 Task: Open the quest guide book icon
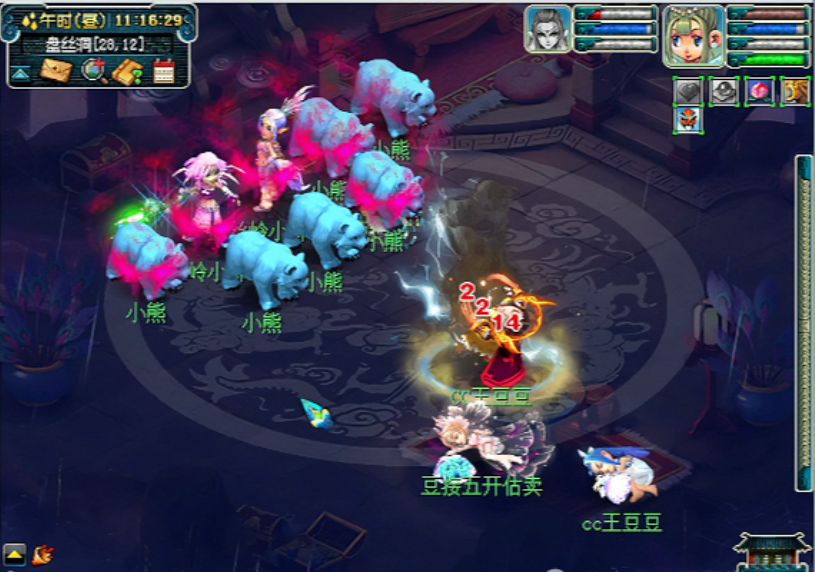pyautogui.click(x=129, y=71)
